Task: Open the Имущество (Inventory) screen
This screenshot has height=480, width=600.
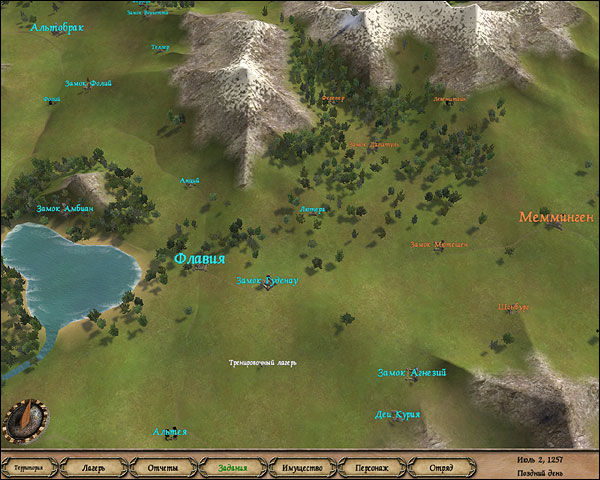Action: tap(301, 467)
